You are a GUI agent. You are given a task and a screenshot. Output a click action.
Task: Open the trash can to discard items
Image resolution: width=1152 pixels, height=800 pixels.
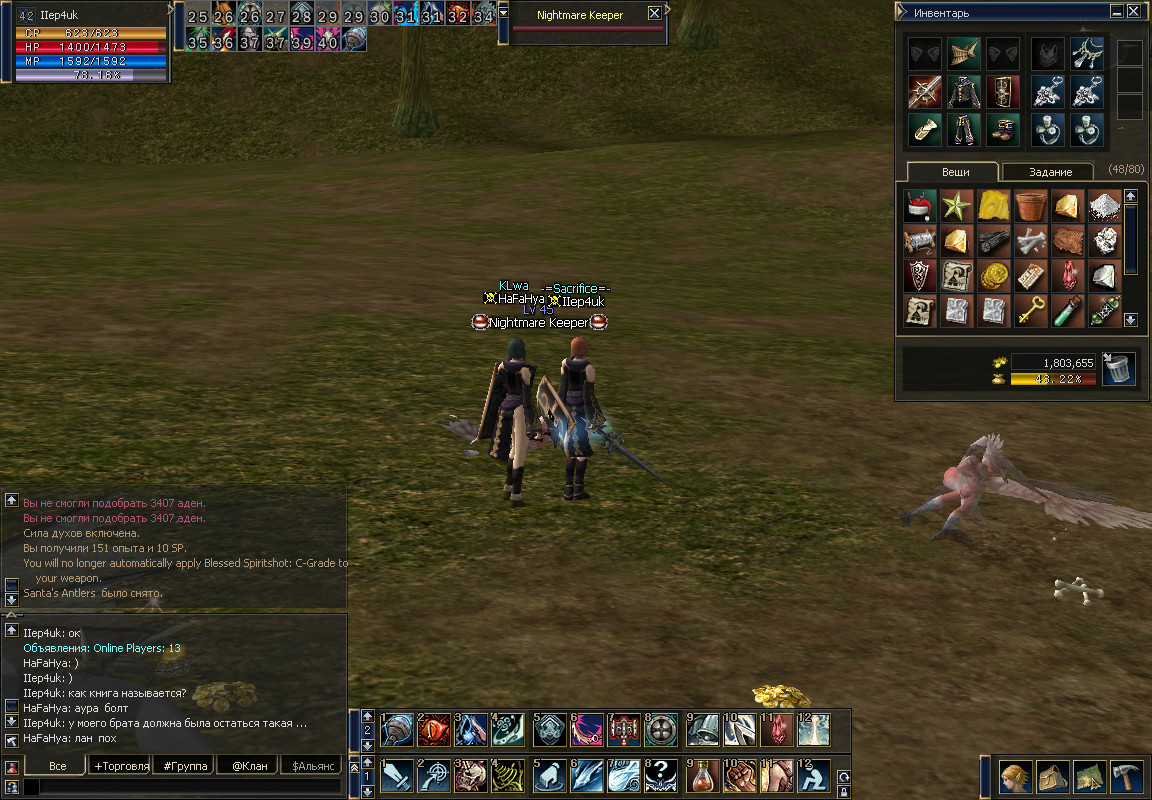tap(1118, 368)
